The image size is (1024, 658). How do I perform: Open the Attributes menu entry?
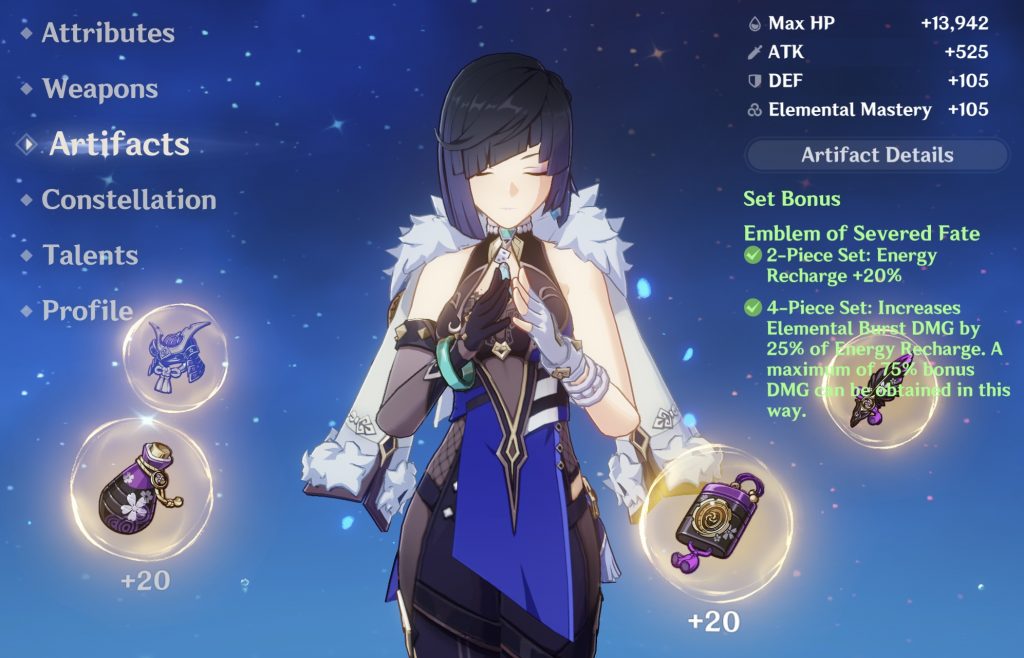(107, 33)
